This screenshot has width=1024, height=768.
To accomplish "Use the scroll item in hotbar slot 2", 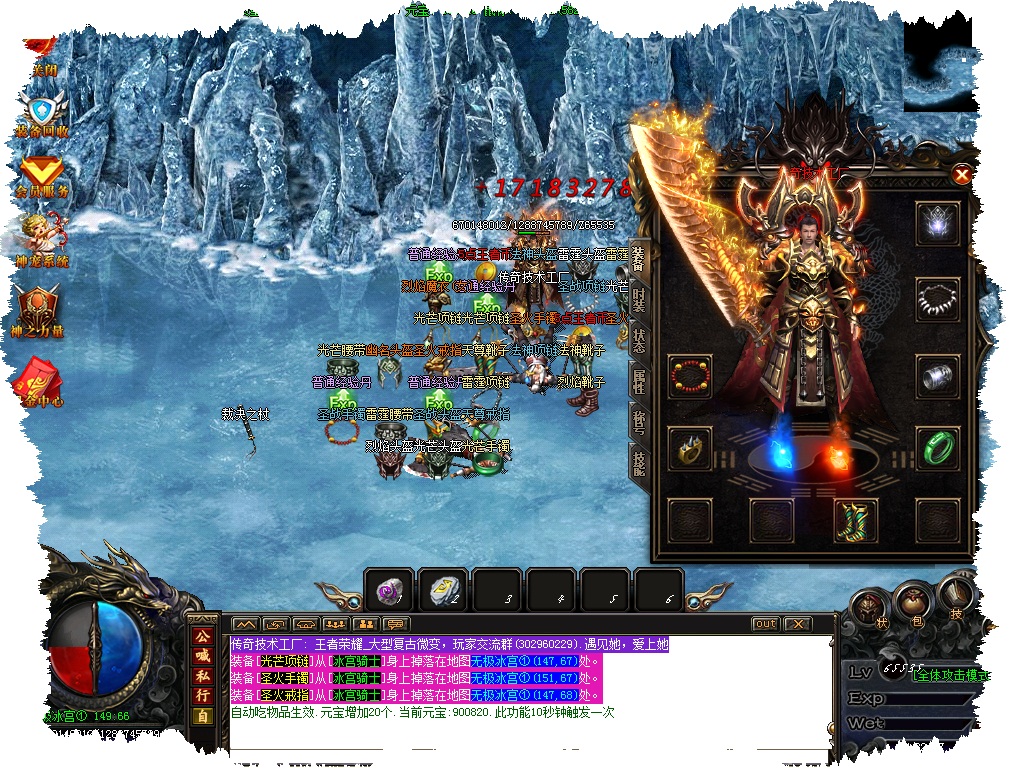I will pos(443,591).
